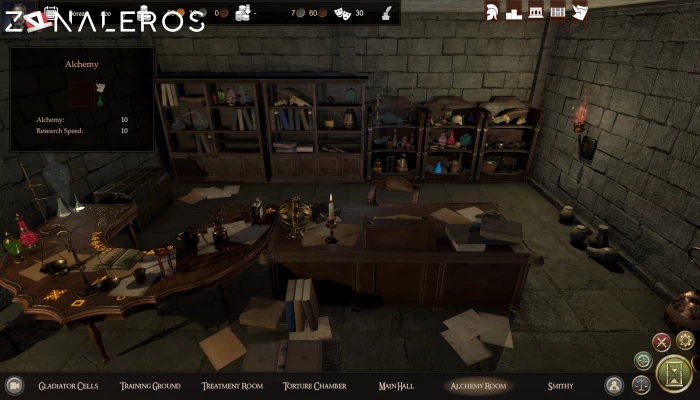Open the crossed swords battle button
The height and width of the screenshot is (400, 700).
click(660, 341)
